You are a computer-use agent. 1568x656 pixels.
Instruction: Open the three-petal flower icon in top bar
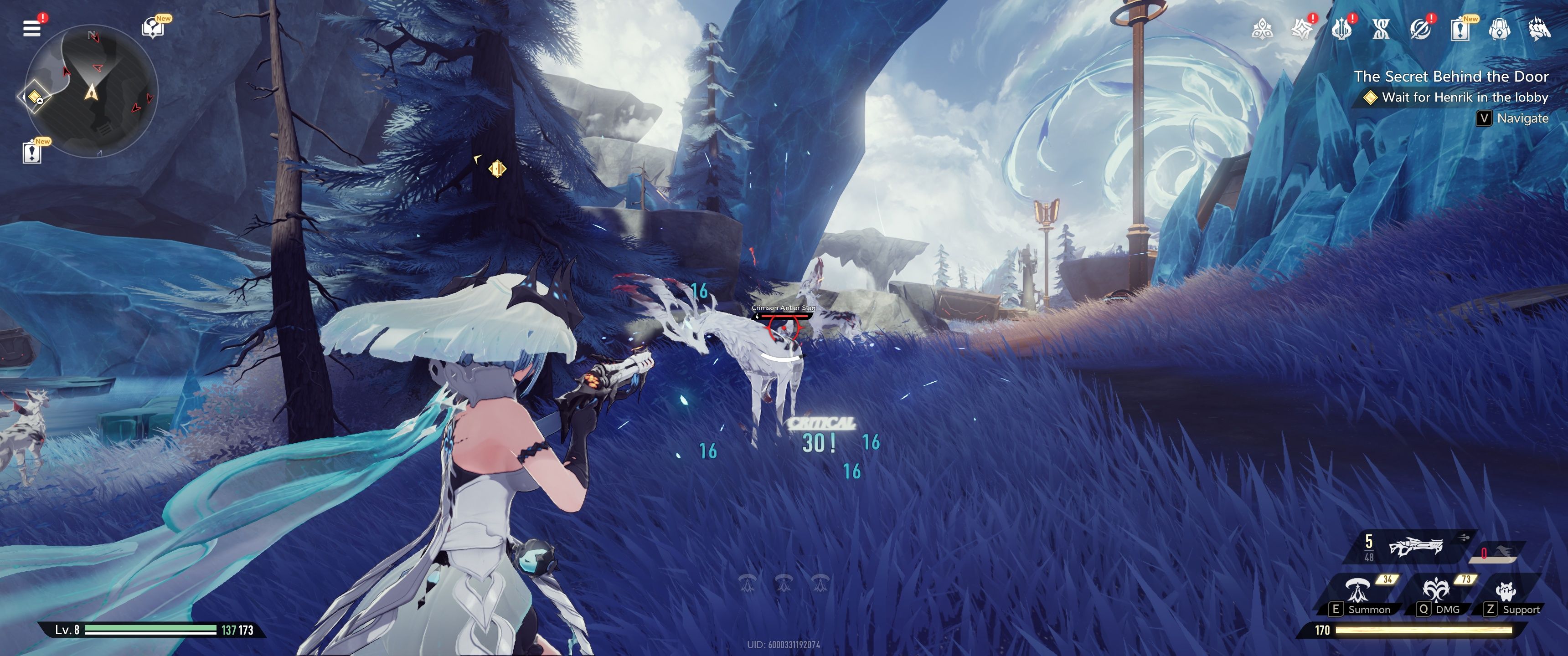pyautogui.click(x=1262, y=29)
